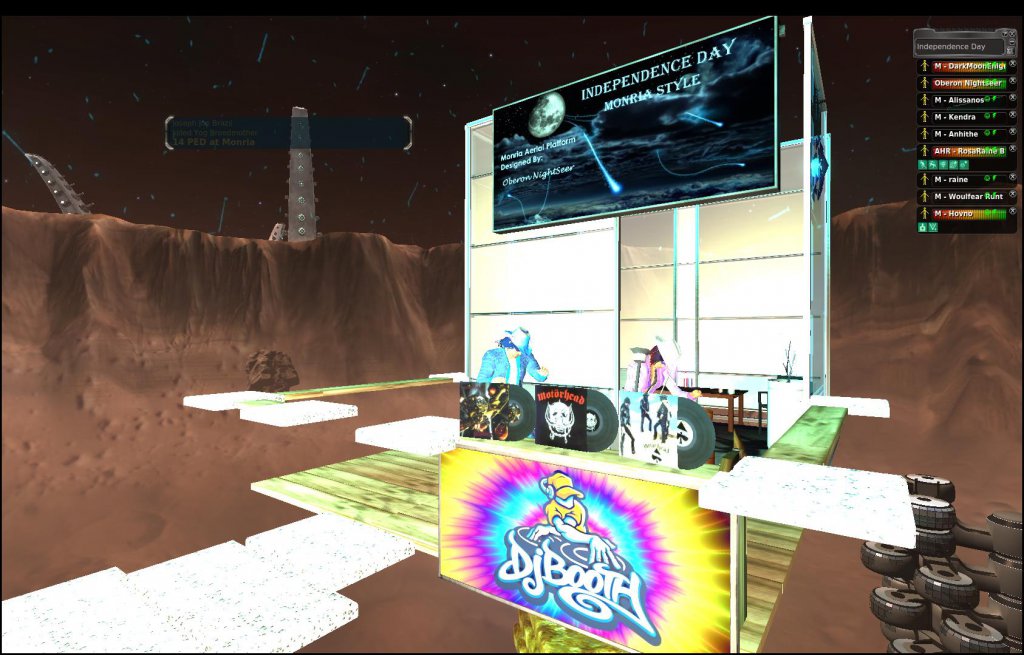Click the X beside Oberon Nightseer
This screenshot has width=1024, height=655.
point(1012,82)
